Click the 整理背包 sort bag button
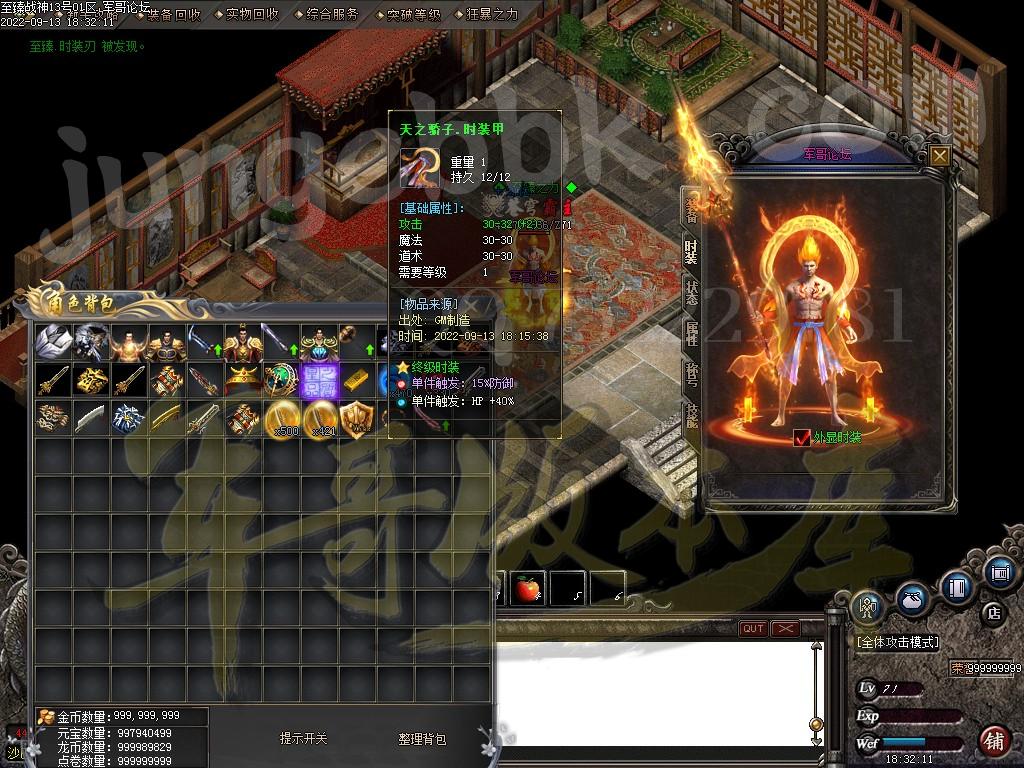 422,739
